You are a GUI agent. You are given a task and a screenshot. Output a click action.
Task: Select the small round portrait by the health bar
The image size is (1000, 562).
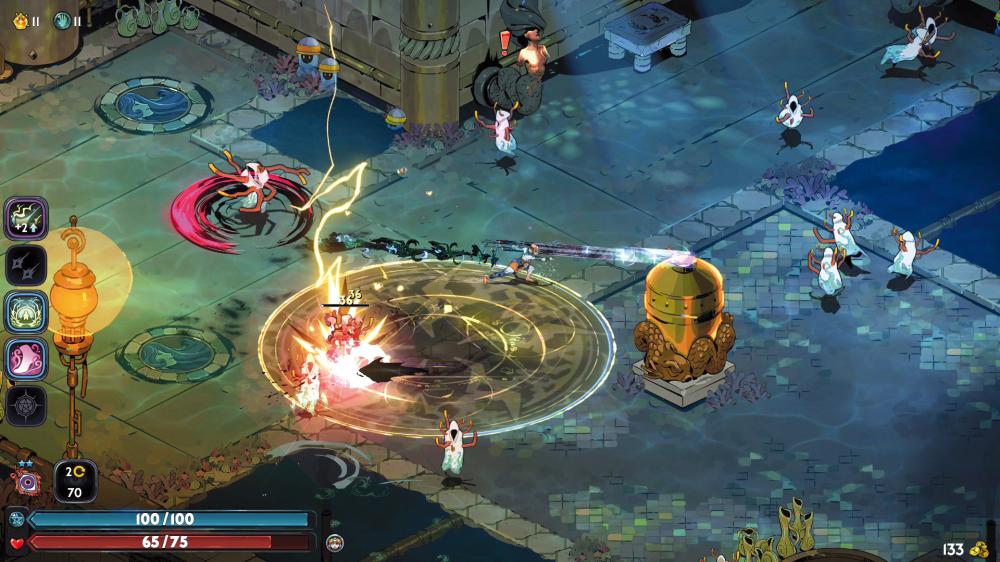[x=335, y=542]
